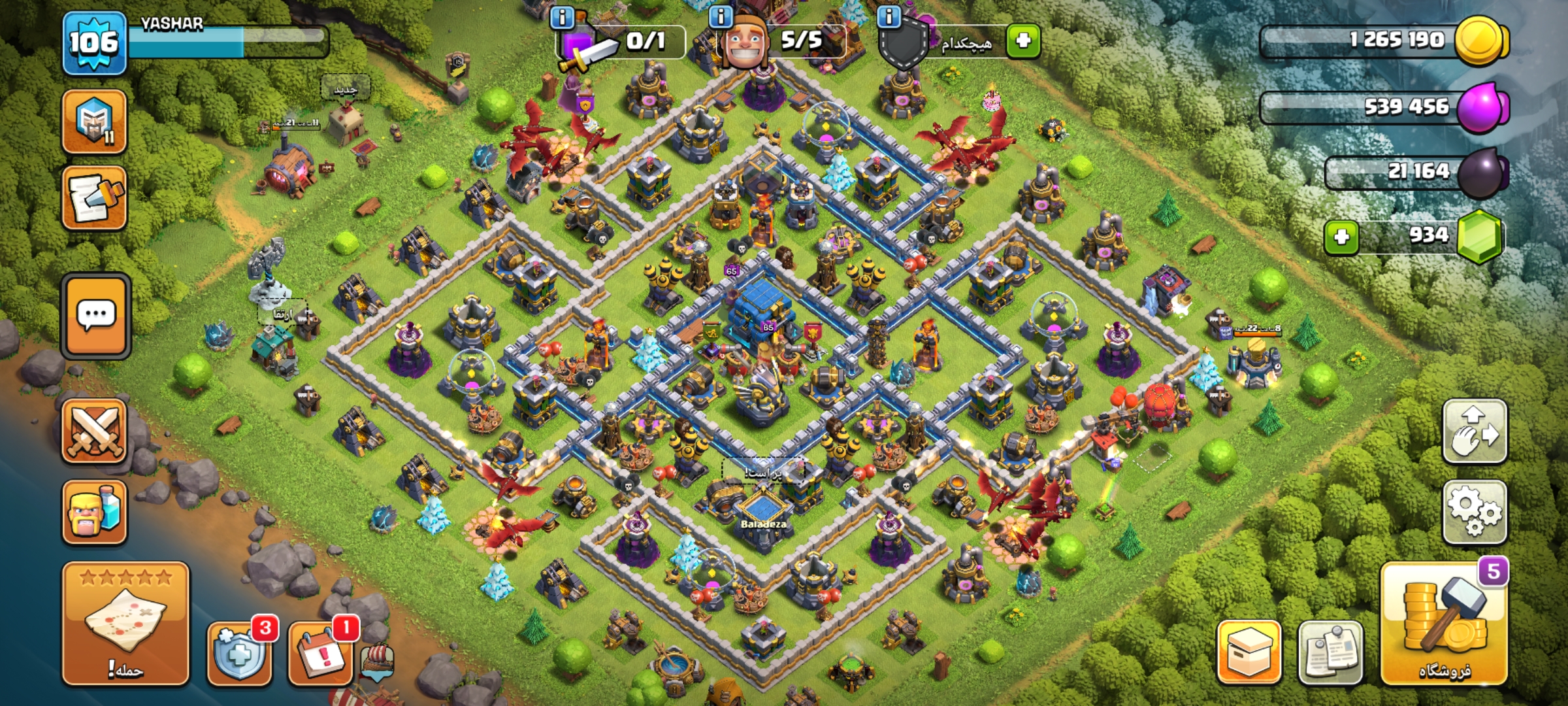Show info for the builders counter

pyautogui.click(x=721, y=17)
